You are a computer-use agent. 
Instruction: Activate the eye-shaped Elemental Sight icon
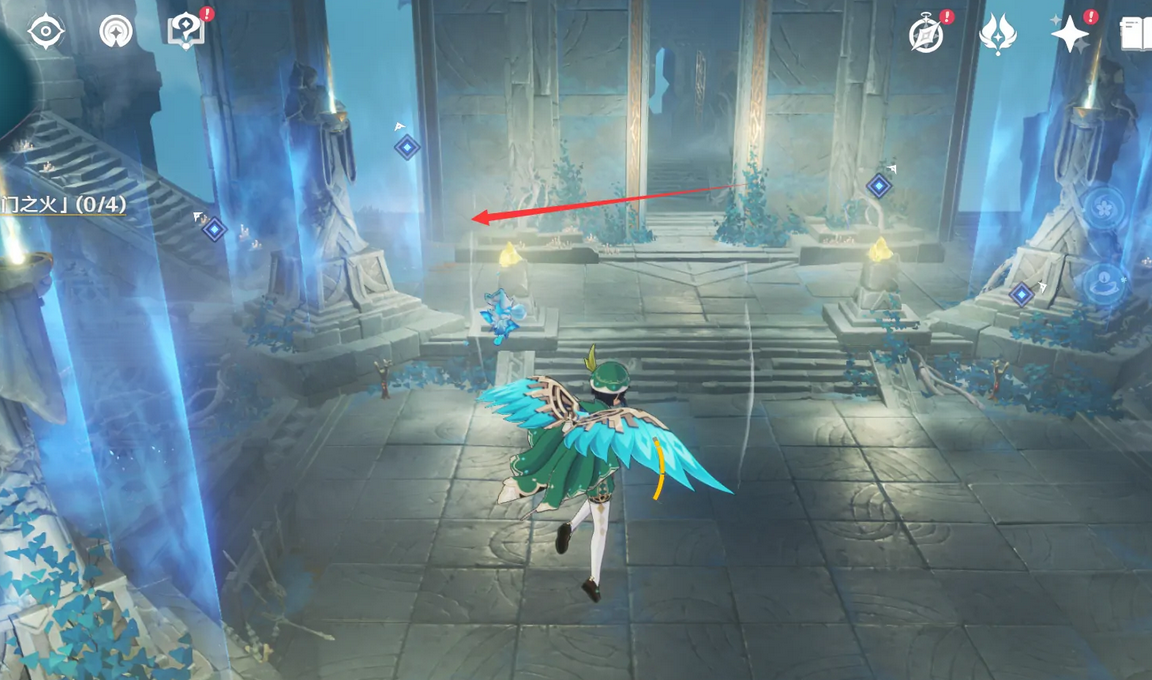click(46, 32)
